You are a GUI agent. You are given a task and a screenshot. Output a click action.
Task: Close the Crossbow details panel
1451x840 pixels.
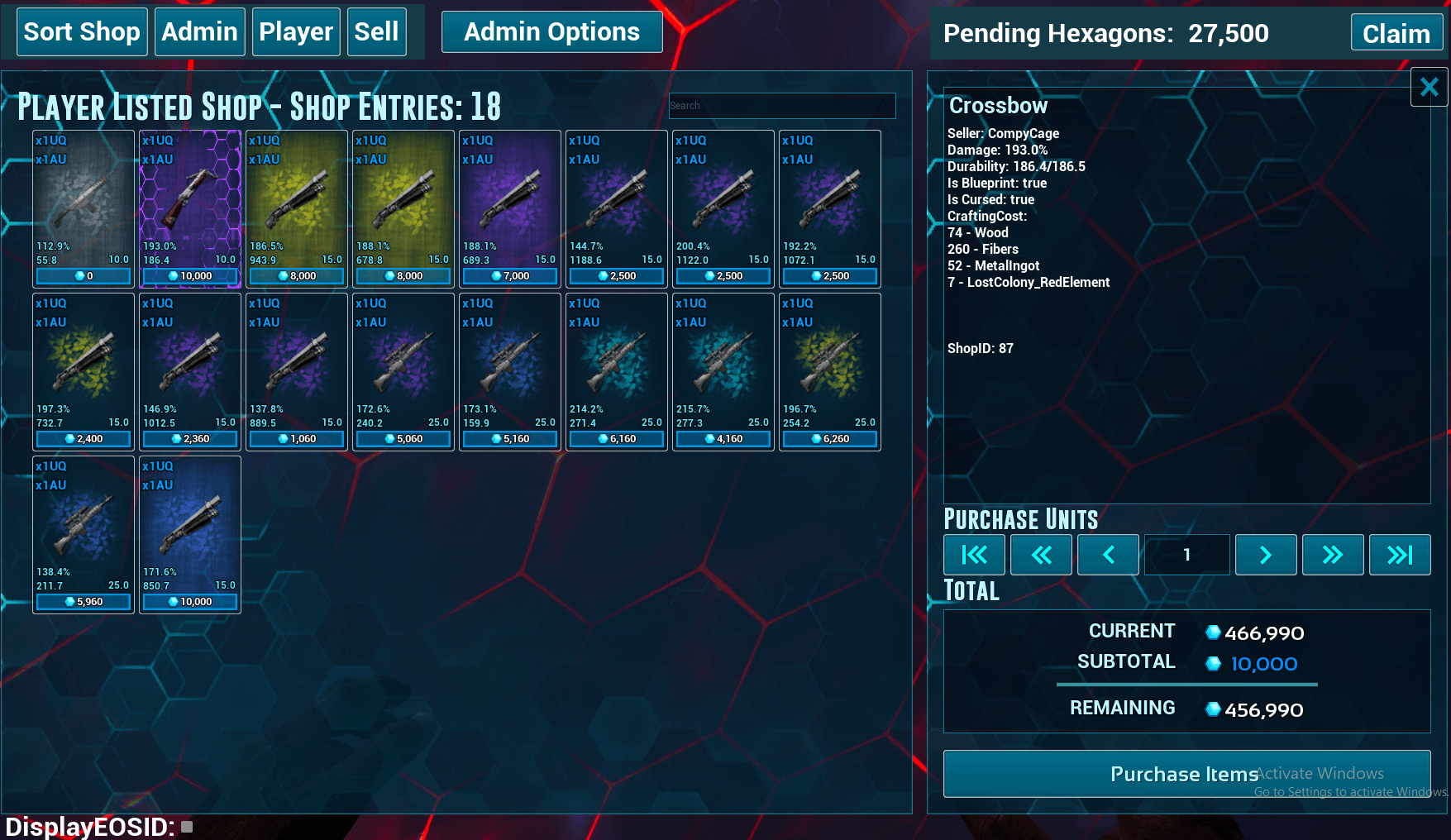(x=1429, y=87)
